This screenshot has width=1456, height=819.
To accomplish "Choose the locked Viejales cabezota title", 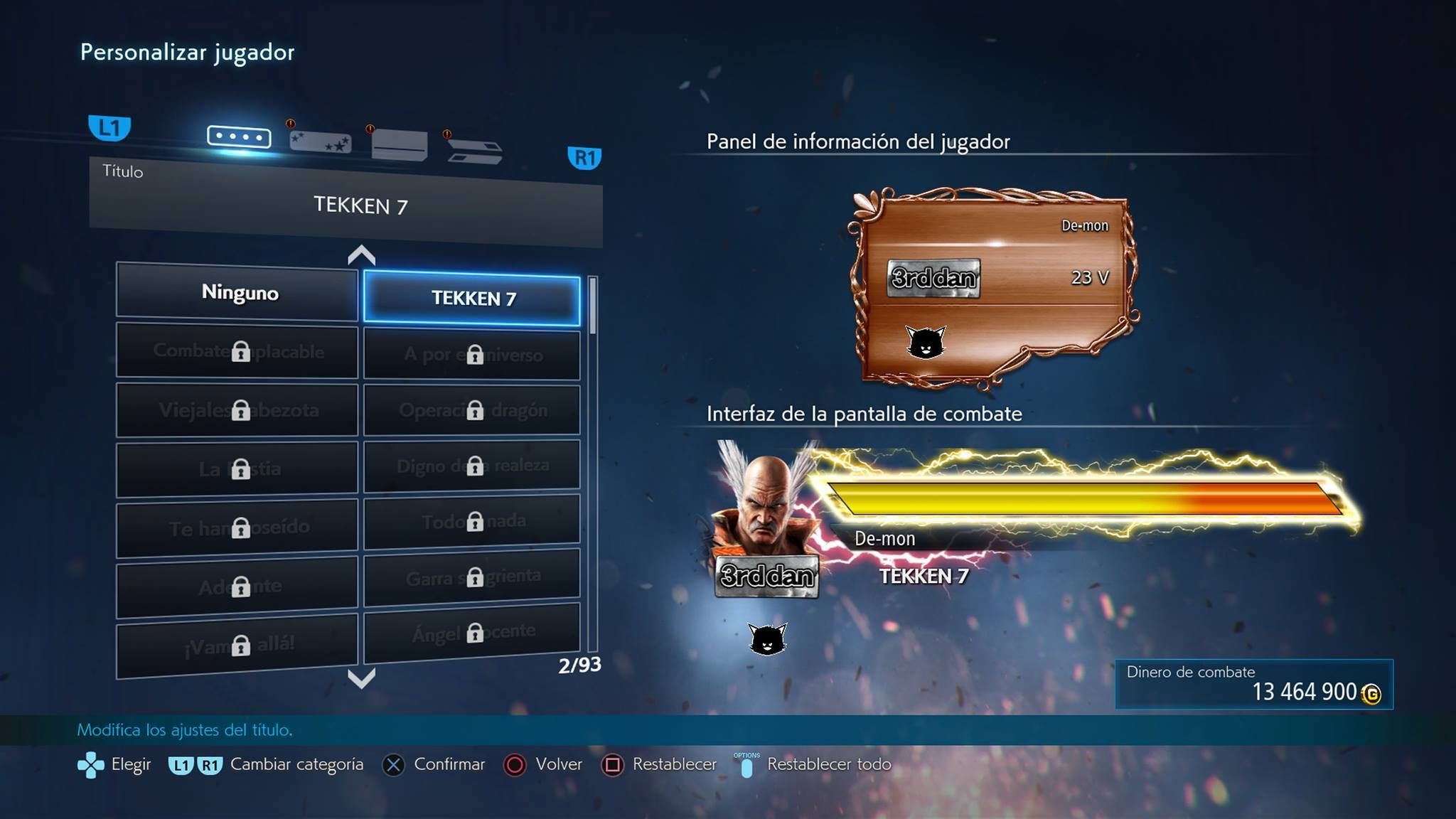I will point(237,410).
